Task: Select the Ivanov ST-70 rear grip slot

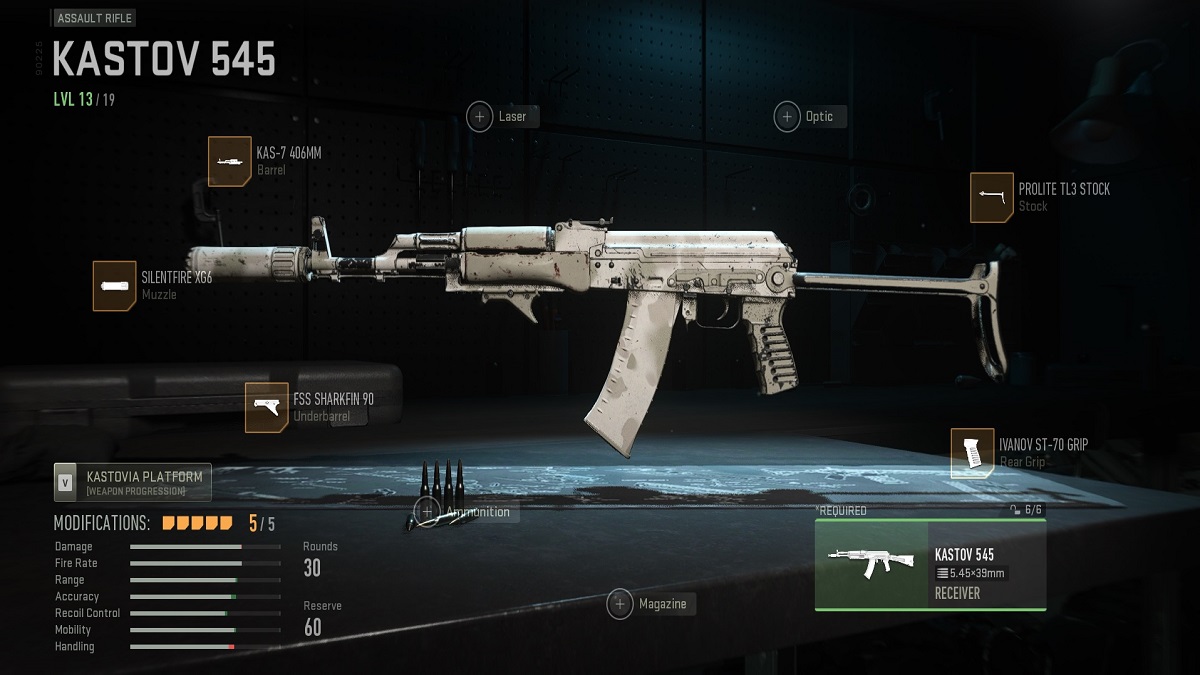Action: pyautogui.click(x=972, y=453)
